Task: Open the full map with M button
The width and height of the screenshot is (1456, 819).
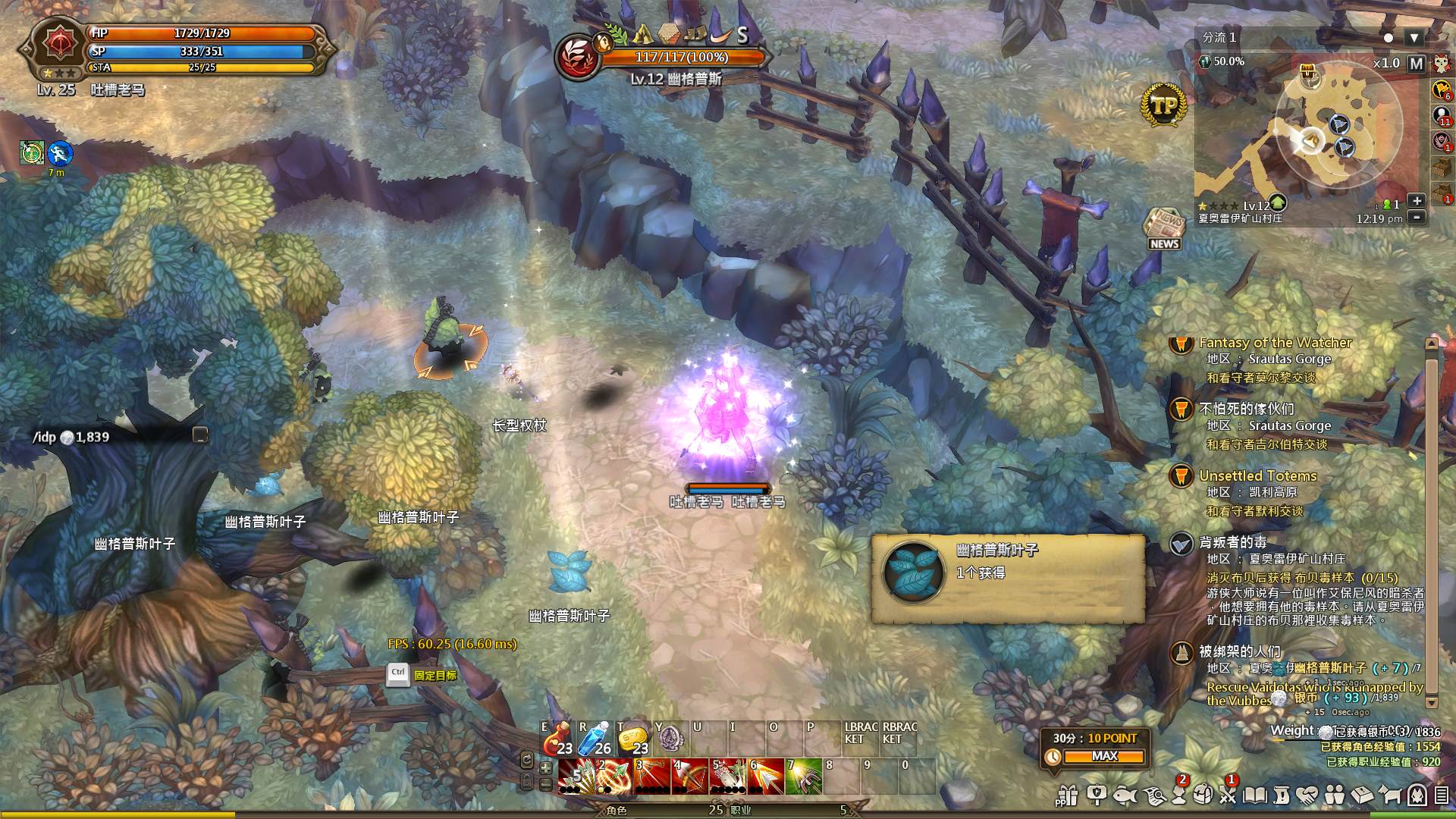Action: [x=1416, y=64]
